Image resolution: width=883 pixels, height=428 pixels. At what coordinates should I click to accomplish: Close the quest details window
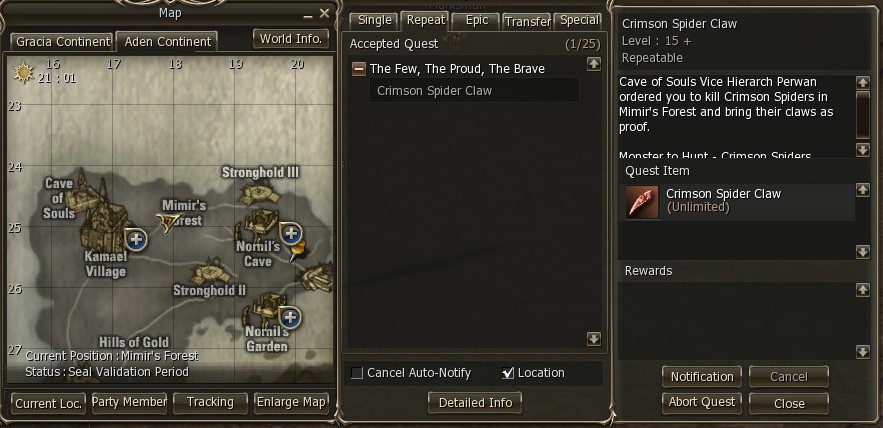pyautogui.click(x=789, y=403)
